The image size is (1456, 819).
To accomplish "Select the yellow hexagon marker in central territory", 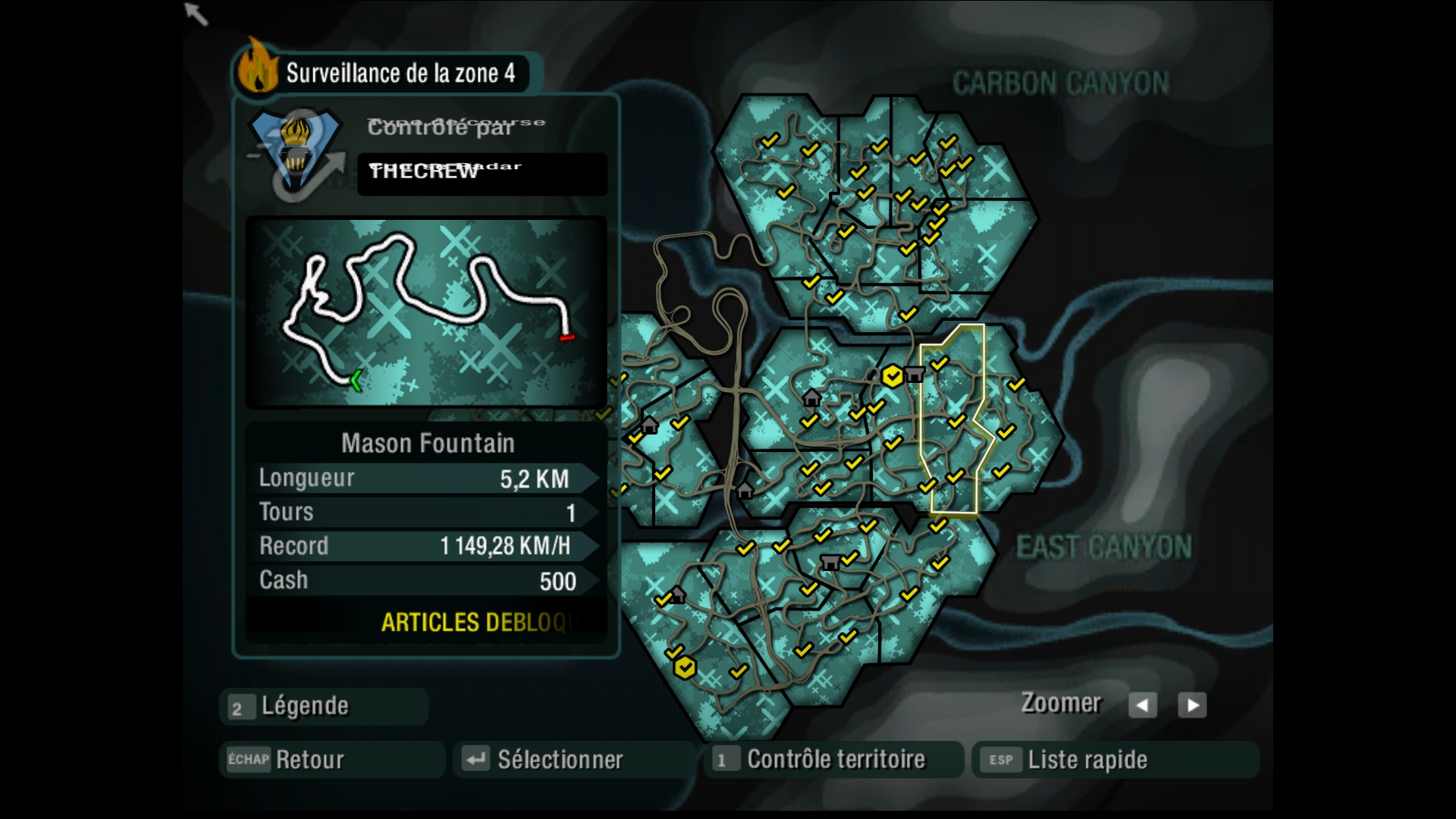I will 893,375.
